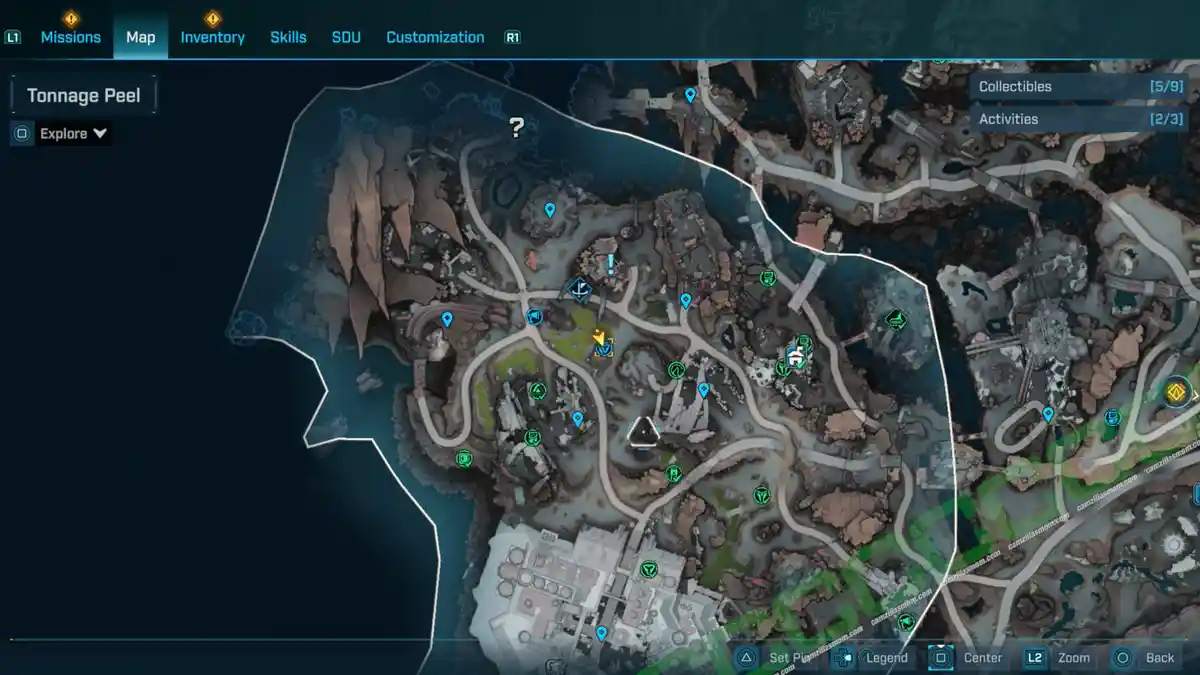Select the SDU tab
This screenshot has width=1200, height=675.
(346, 37)
